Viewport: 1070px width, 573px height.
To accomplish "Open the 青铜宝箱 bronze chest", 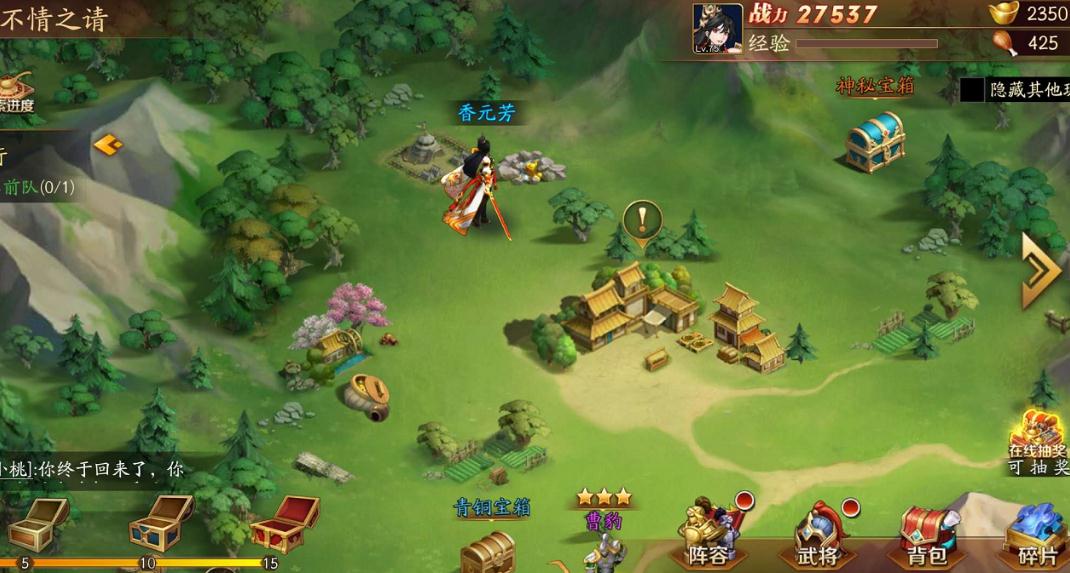I will point(489,549).
